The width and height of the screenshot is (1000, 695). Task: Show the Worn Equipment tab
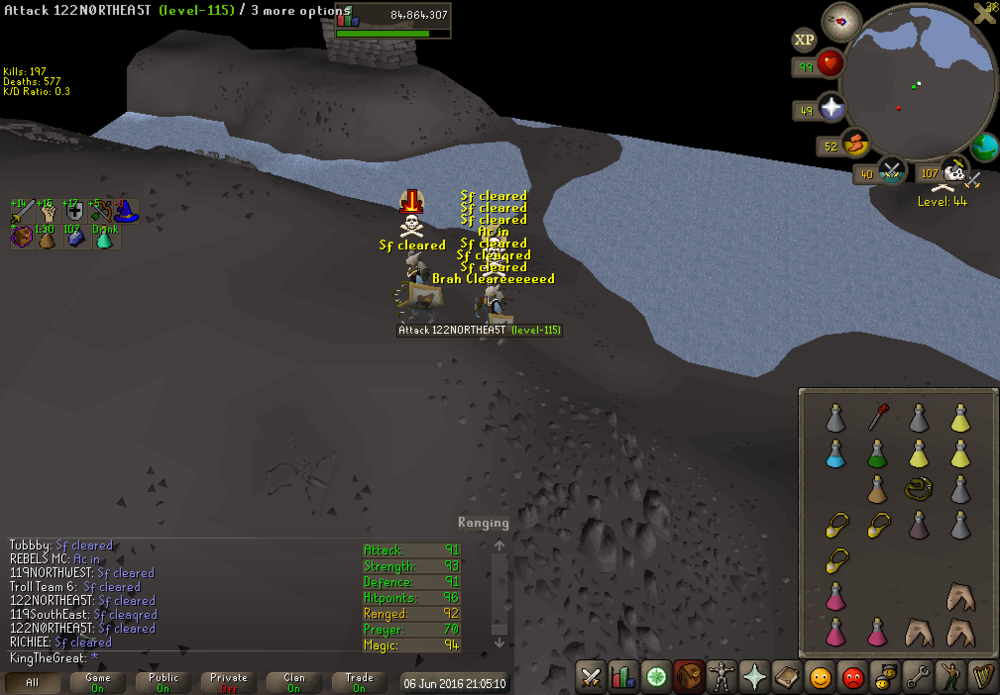point(720,677)
